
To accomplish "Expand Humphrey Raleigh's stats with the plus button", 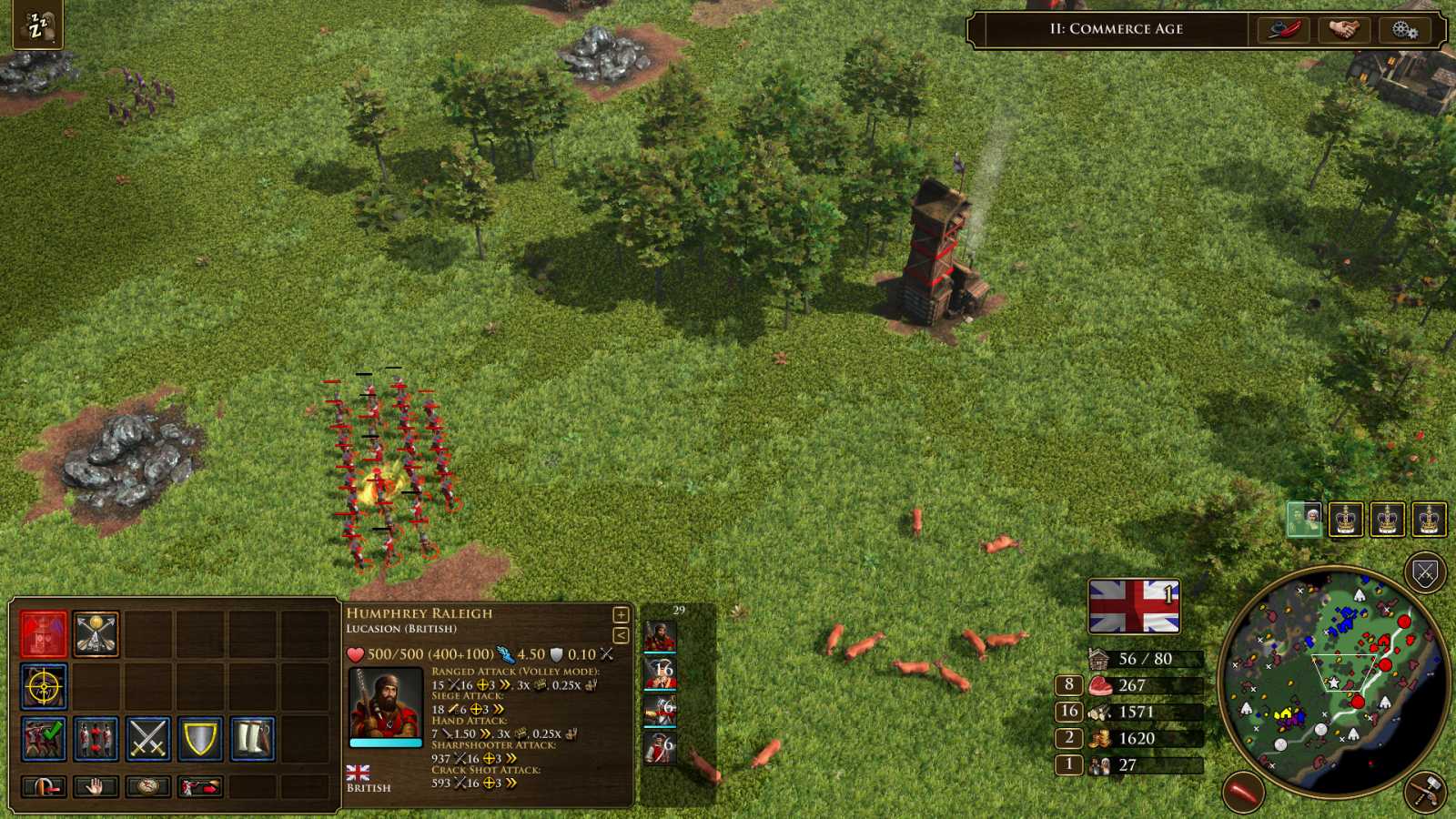I will (620, 612).
